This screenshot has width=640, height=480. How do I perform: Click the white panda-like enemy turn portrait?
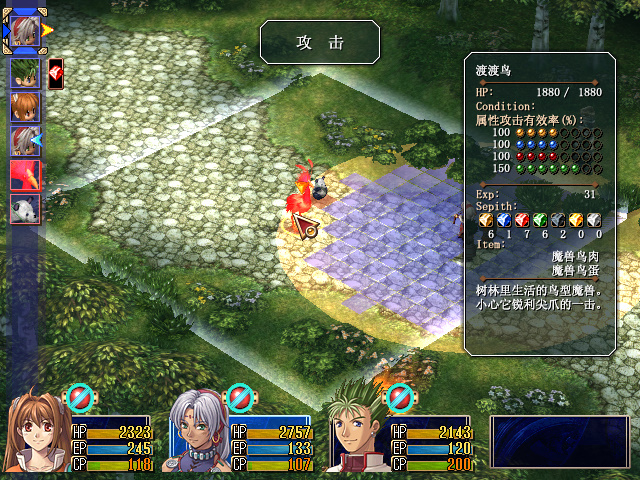(x=24, y=209)
